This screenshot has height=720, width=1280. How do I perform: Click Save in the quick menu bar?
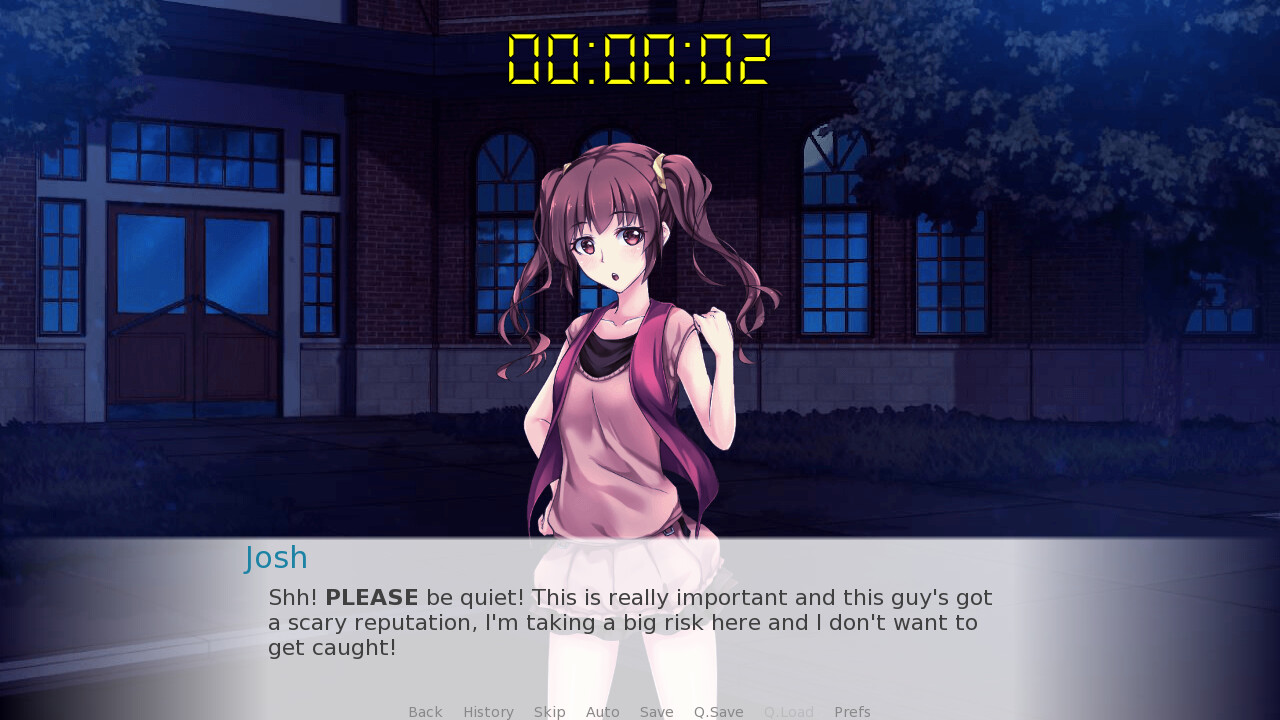656,711
